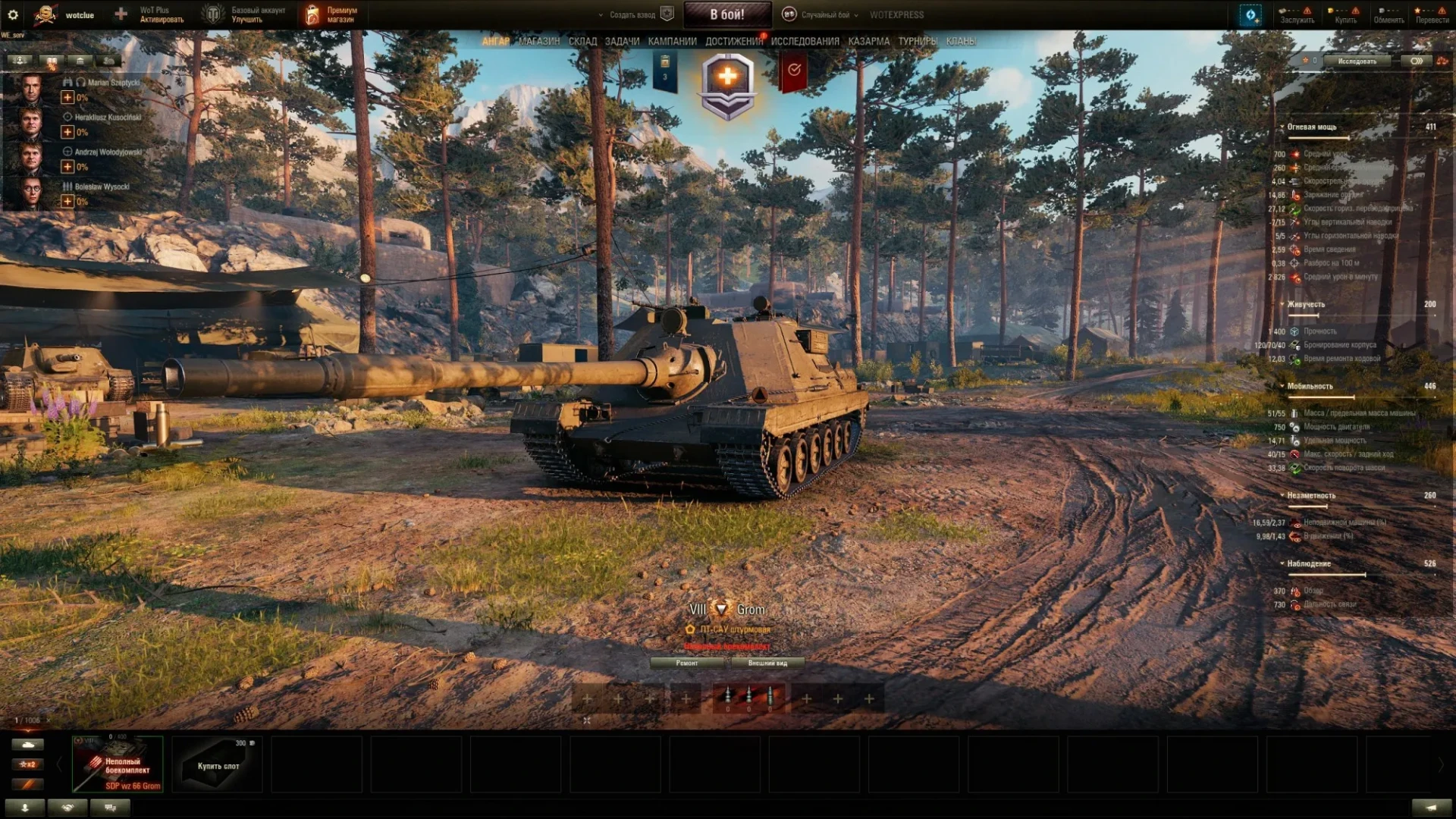The image size is (1456, 819).
Task: Open the СКЛАД tab
Action: [x=582, y=42]
